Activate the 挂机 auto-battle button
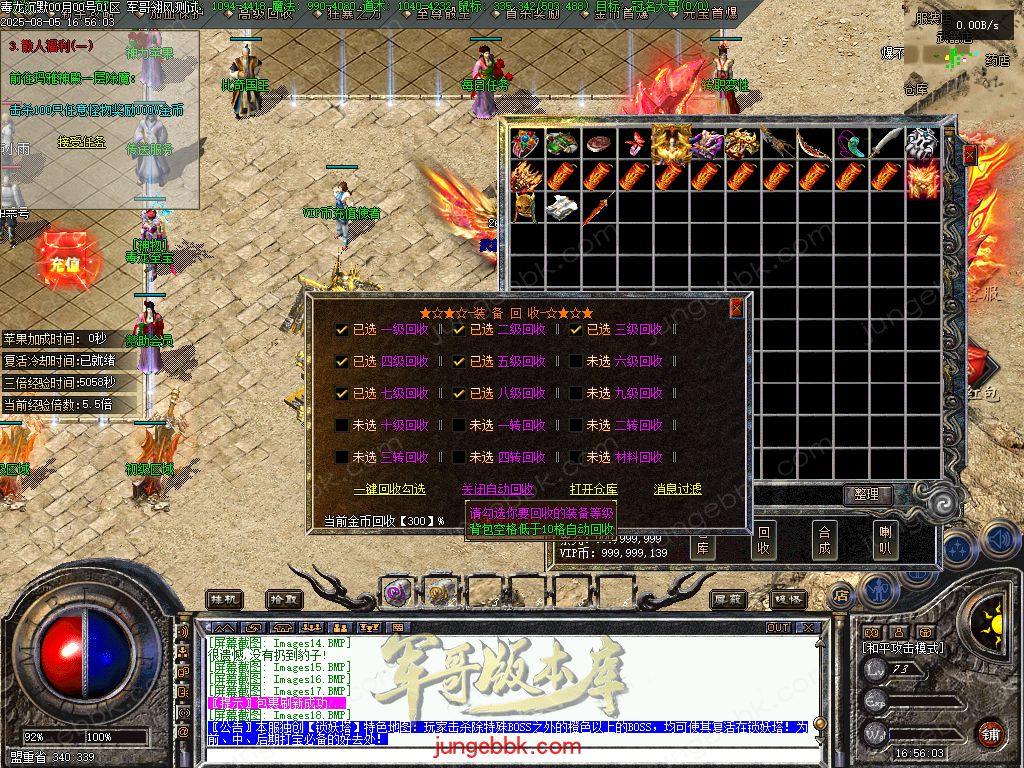Viewport: 1024px width, 768px height. pos(223,598)
